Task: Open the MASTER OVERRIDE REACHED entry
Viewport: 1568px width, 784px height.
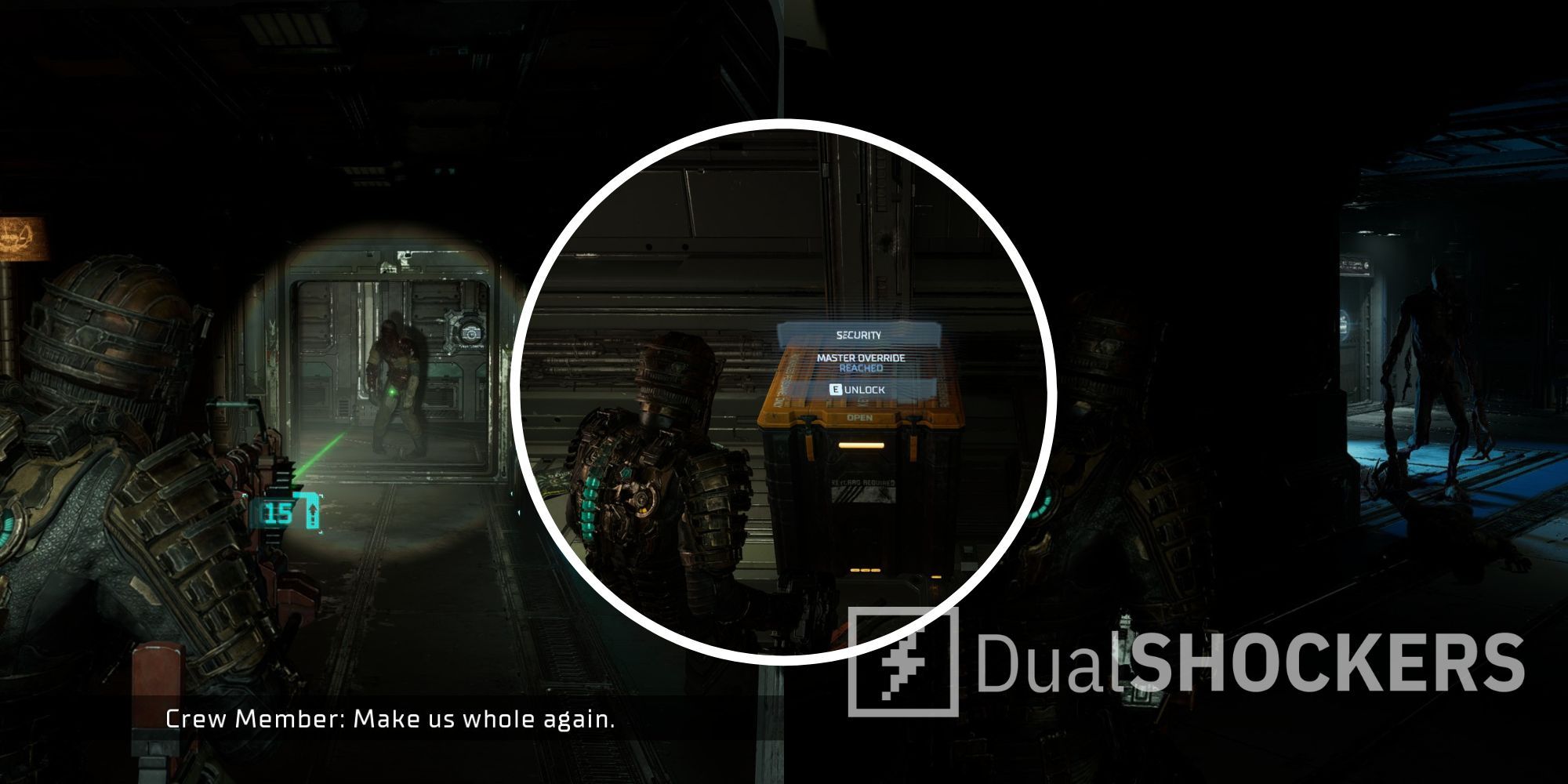Action: coord(860,361)
